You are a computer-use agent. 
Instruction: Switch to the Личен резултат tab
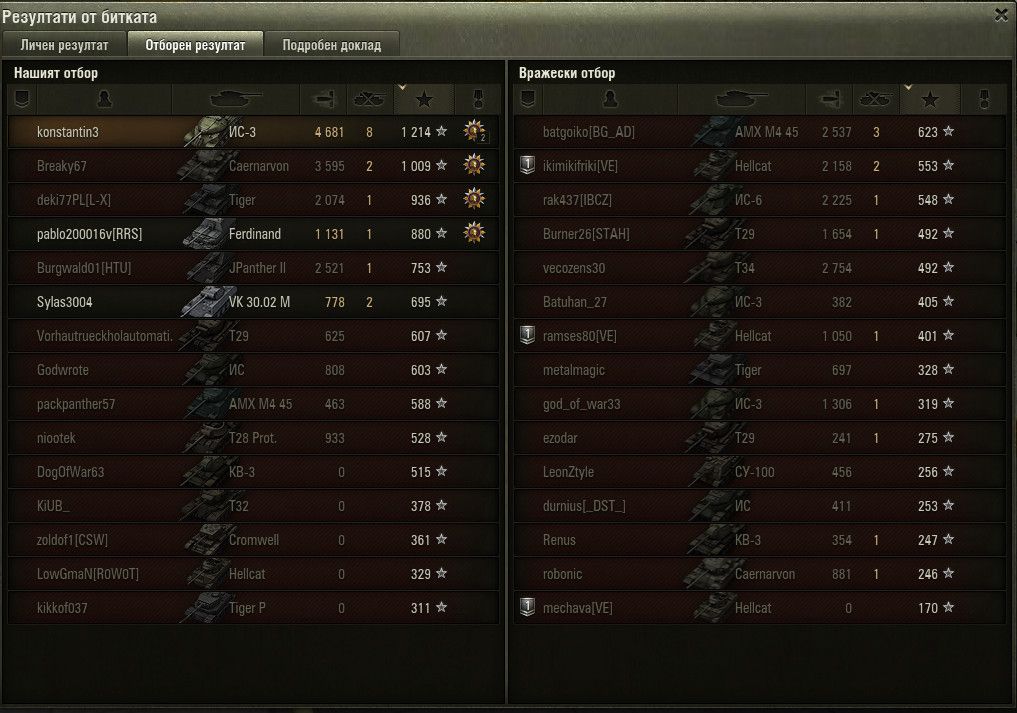click(x=65, y=45)
